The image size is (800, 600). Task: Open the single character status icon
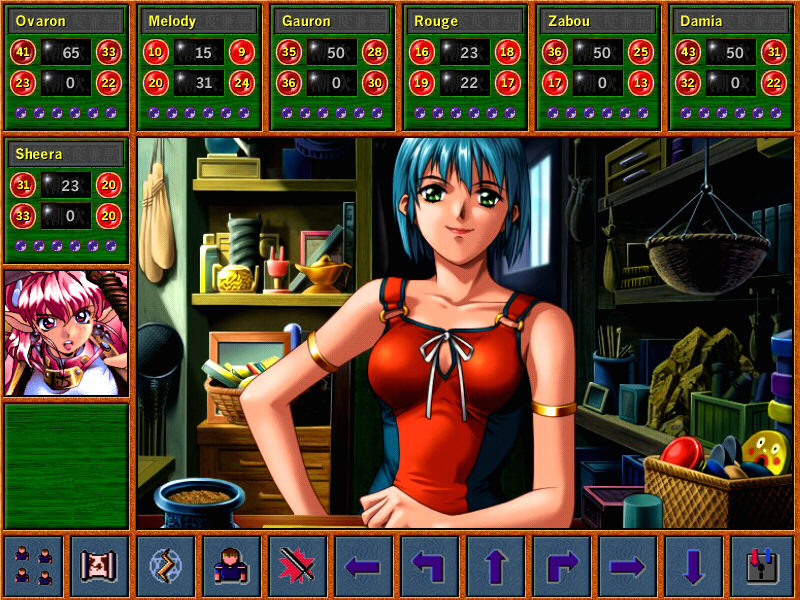[231, 566]
